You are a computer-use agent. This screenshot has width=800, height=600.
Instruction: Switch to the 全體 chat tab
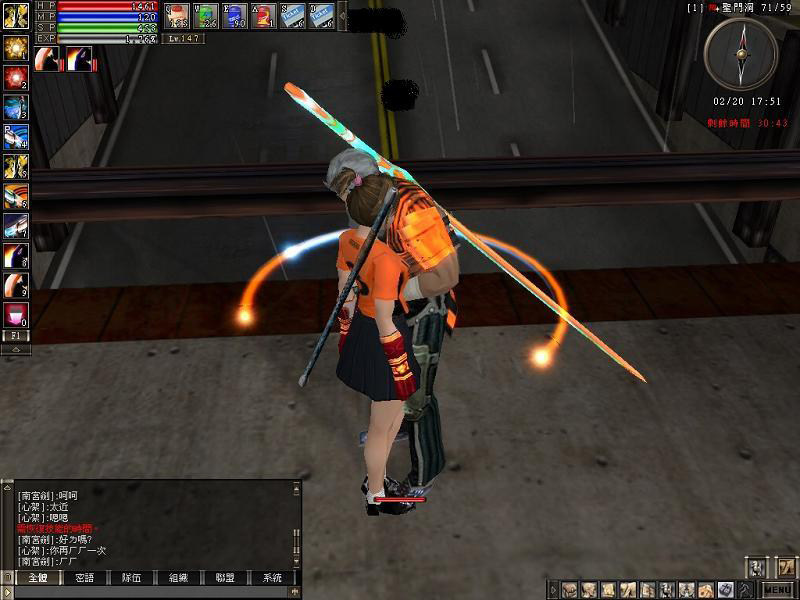click(x=37, y=578)
